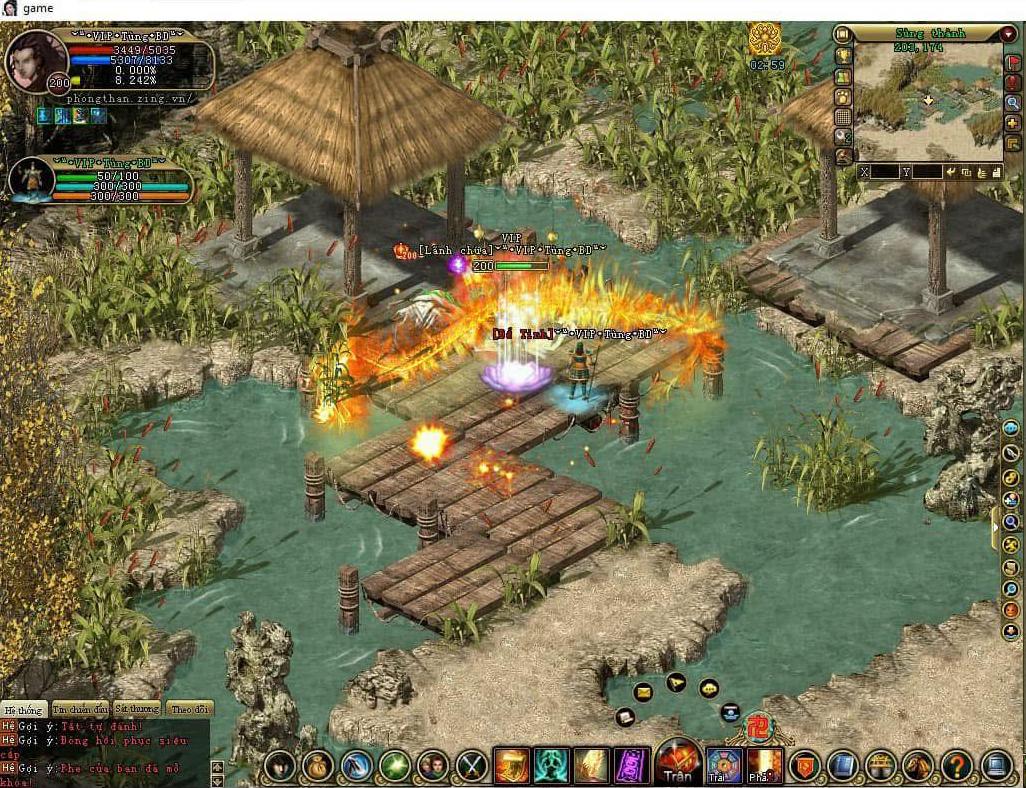This screenshot has height=788, width=1026.
Task: Open the horse mount menu icon
Action: click(x=918, y=766)
